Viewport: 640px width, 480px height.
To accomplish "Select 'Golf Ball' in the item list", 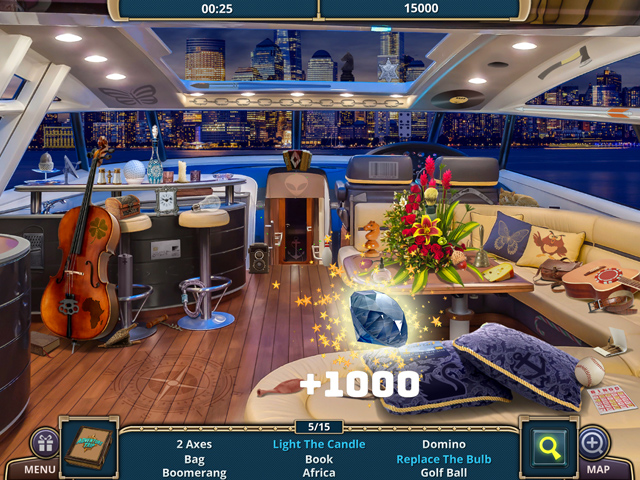I will 444,473.
